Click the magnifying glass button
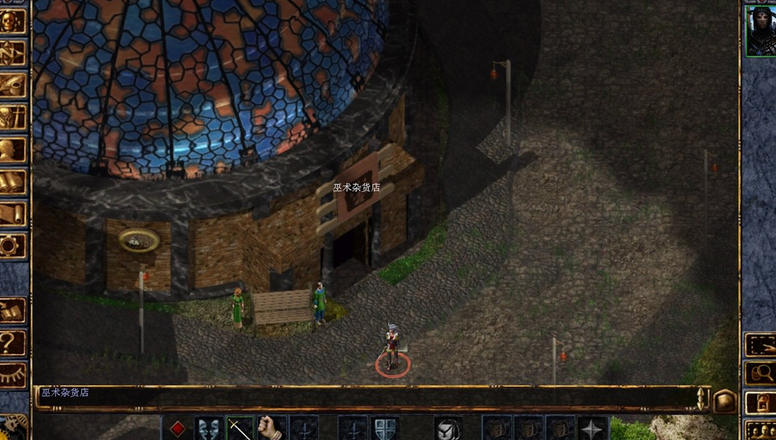 (x=759, y=374)
